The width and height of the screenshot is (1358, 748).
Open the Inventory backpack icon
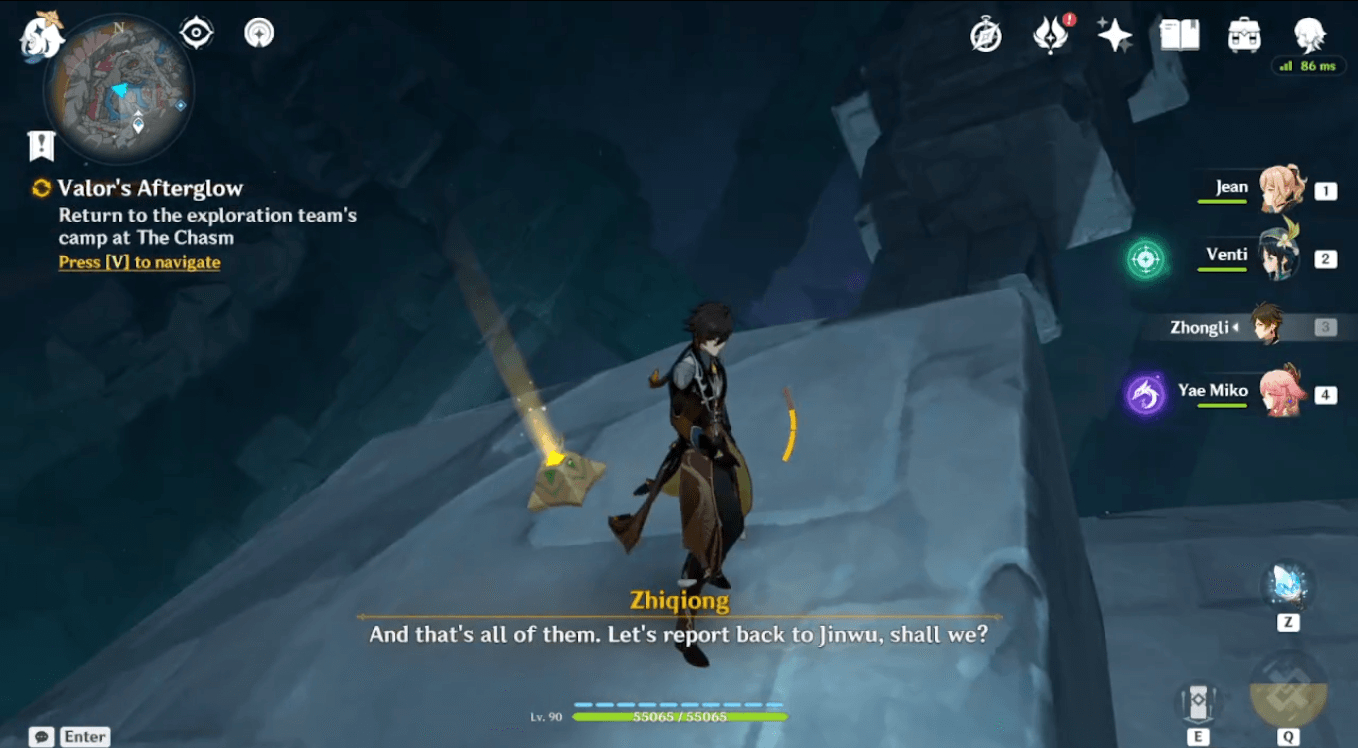coord(1243,33)
